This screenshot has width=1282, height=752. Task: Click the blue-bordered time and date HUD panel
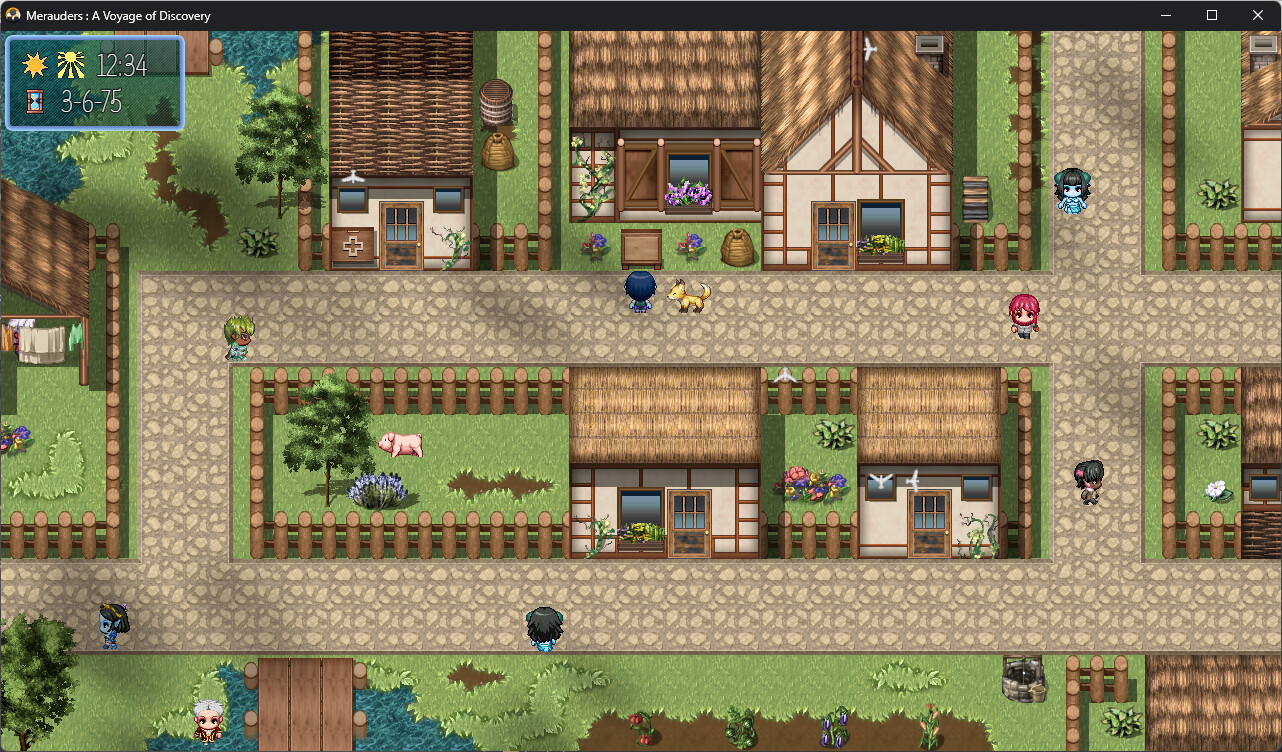point(94,81)
